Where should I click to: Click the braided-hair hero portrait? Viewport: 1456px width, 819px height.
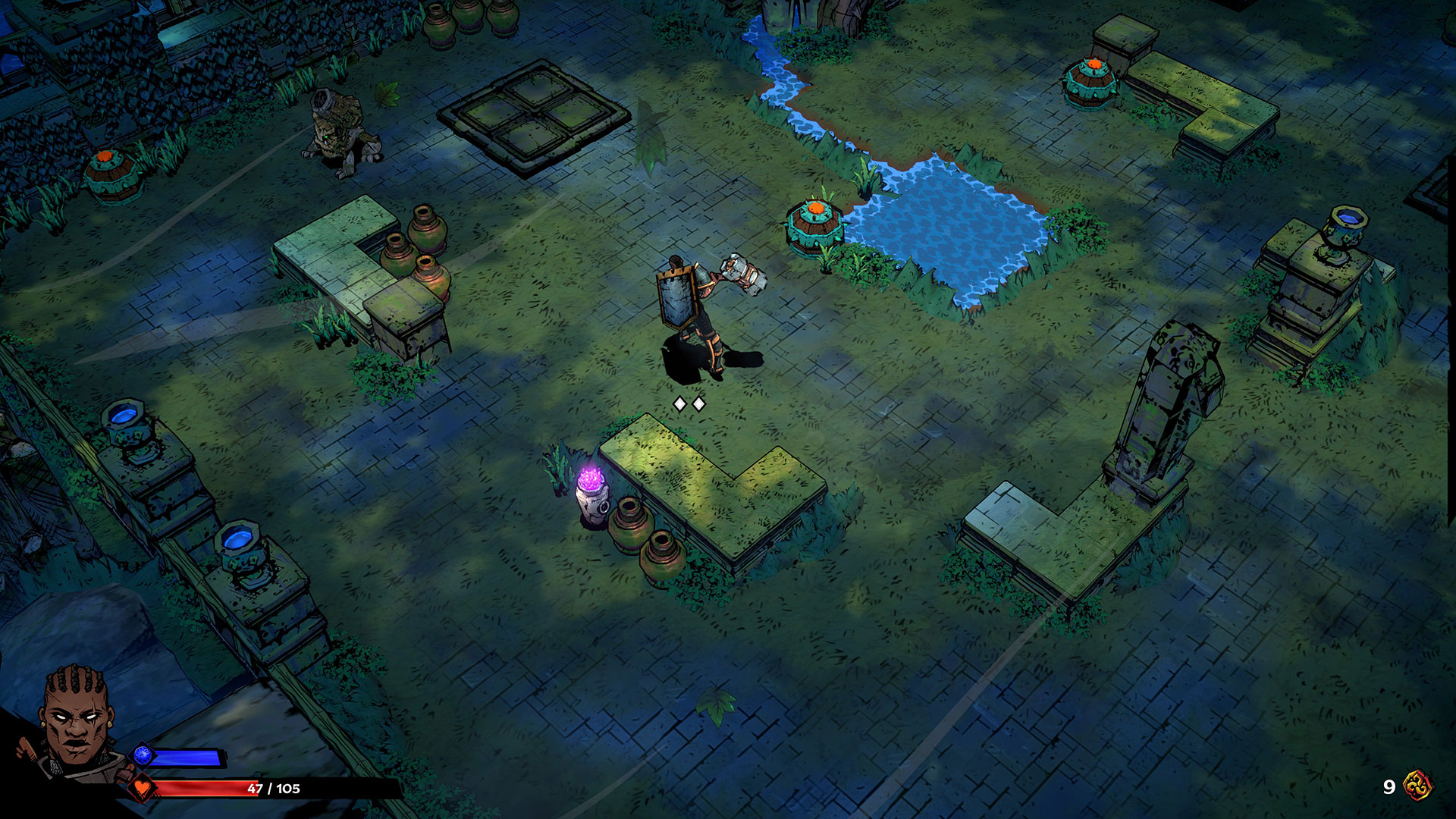77,720
